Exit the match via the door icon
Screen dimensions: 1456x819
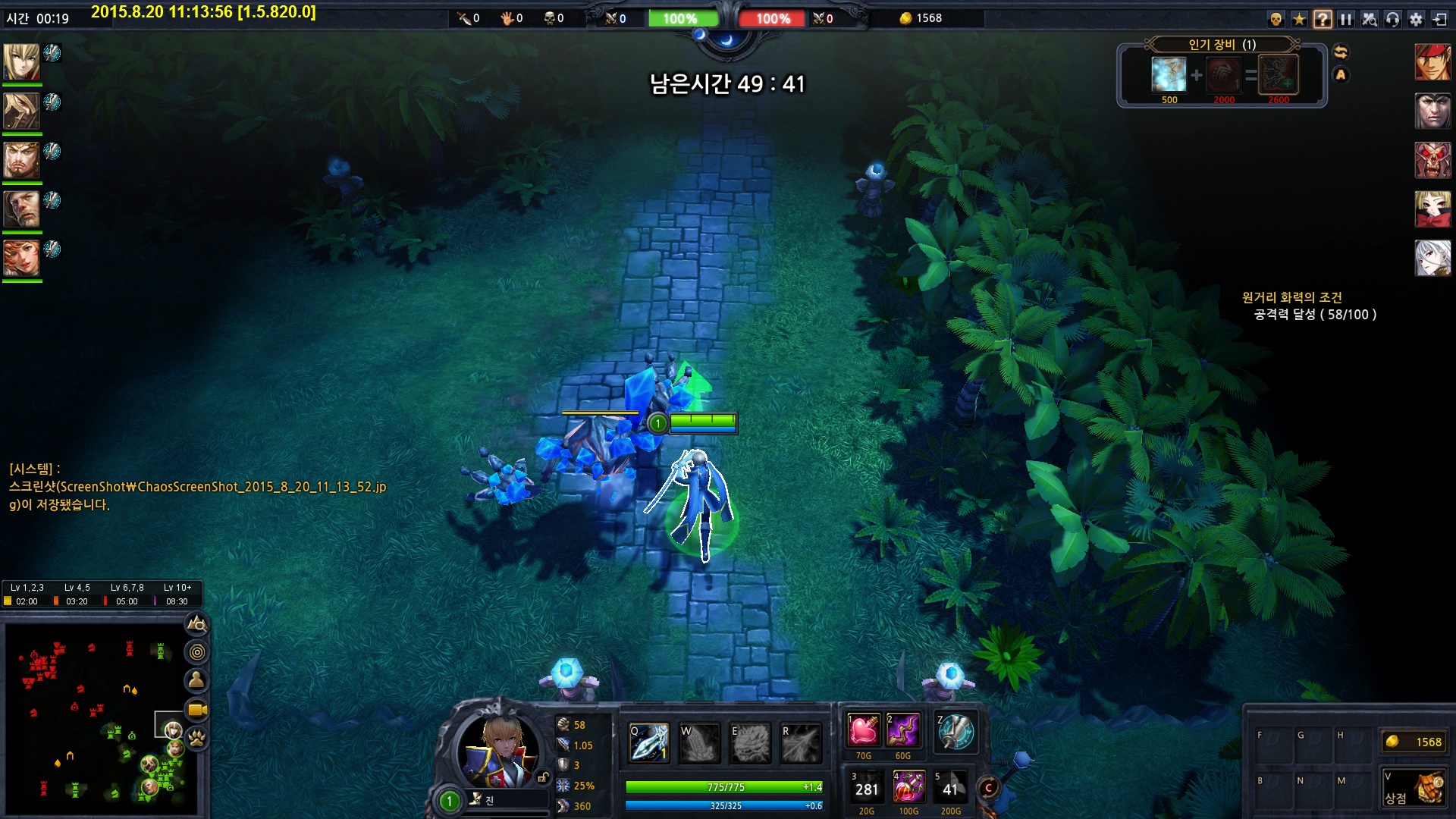(x=1439, y=20)
